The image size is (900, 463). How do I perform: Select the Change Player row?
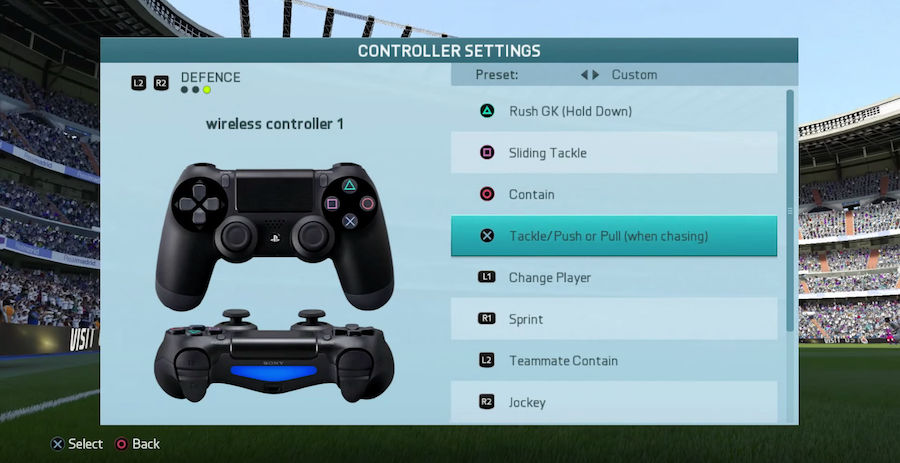point(613,277)
